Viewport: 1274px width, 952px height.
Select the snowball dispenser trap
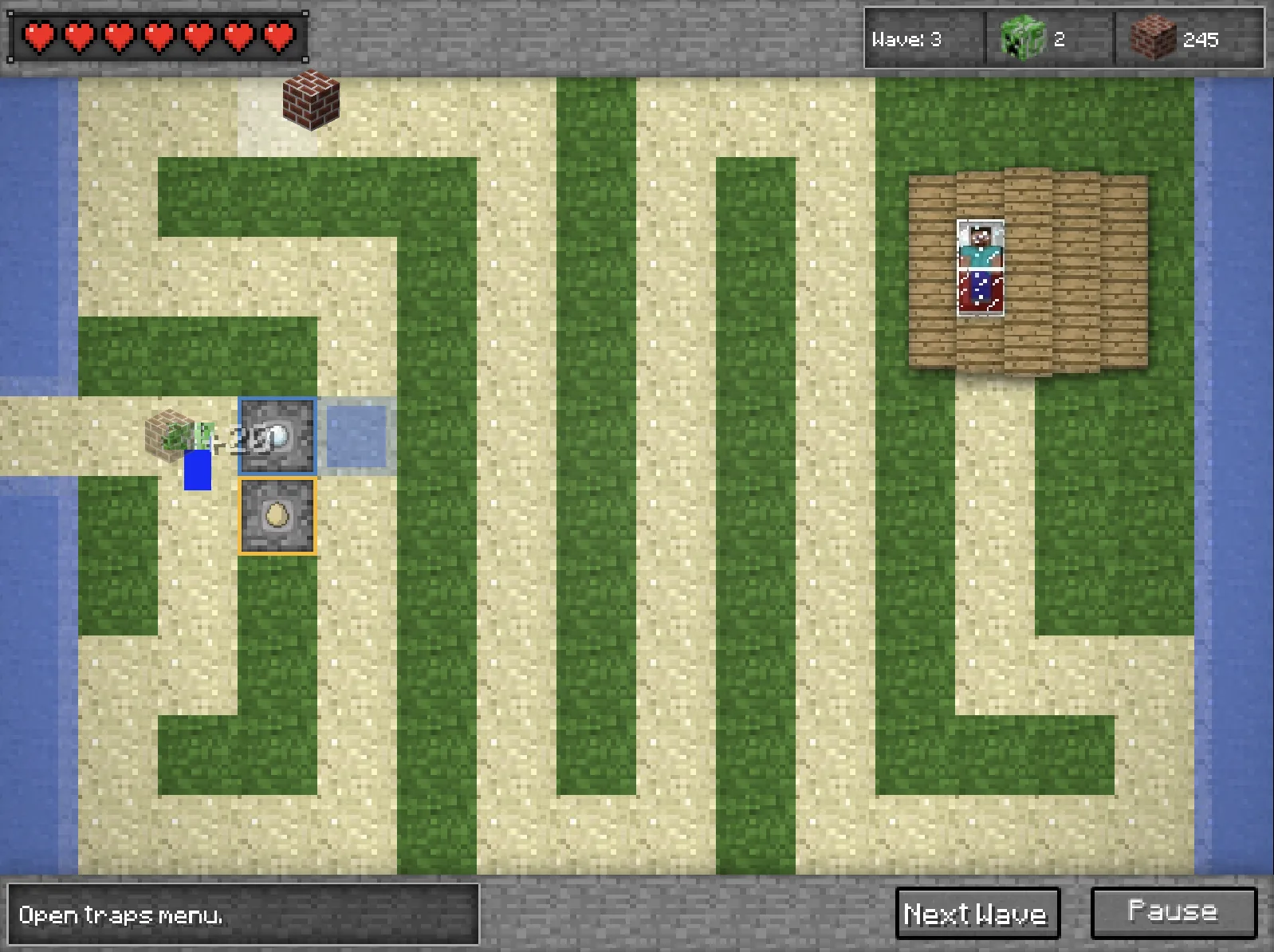(277, 435)
